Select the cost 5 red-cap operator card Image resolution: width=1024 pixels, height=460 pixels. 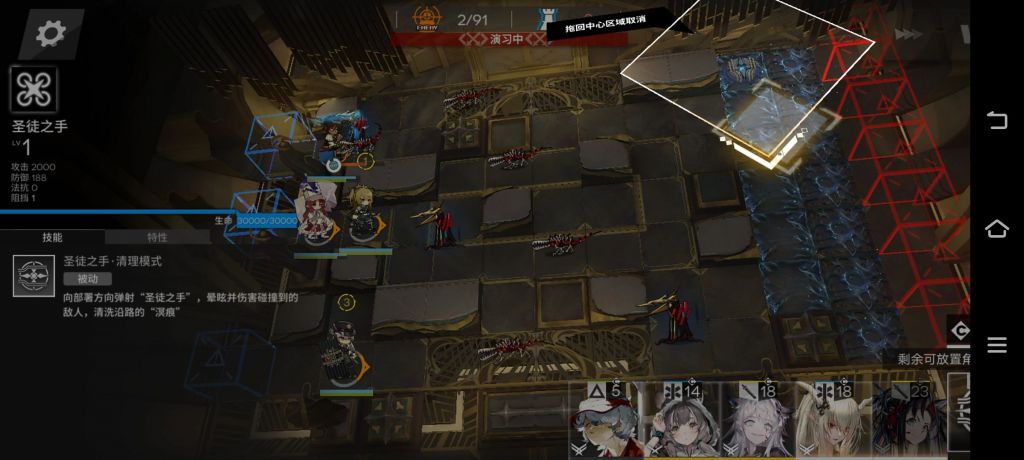click(x=604, y=420)
